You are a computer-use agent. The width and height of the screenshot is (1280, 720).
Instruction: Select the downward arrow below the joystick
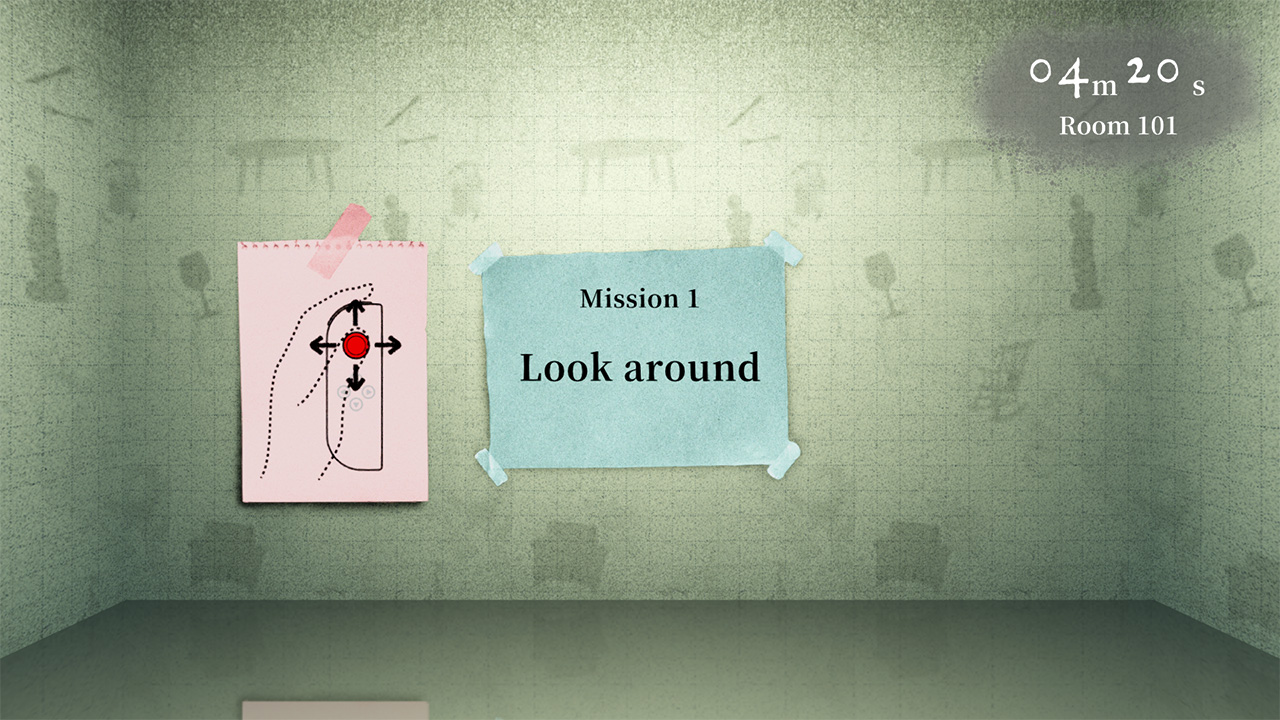[357, 381]
